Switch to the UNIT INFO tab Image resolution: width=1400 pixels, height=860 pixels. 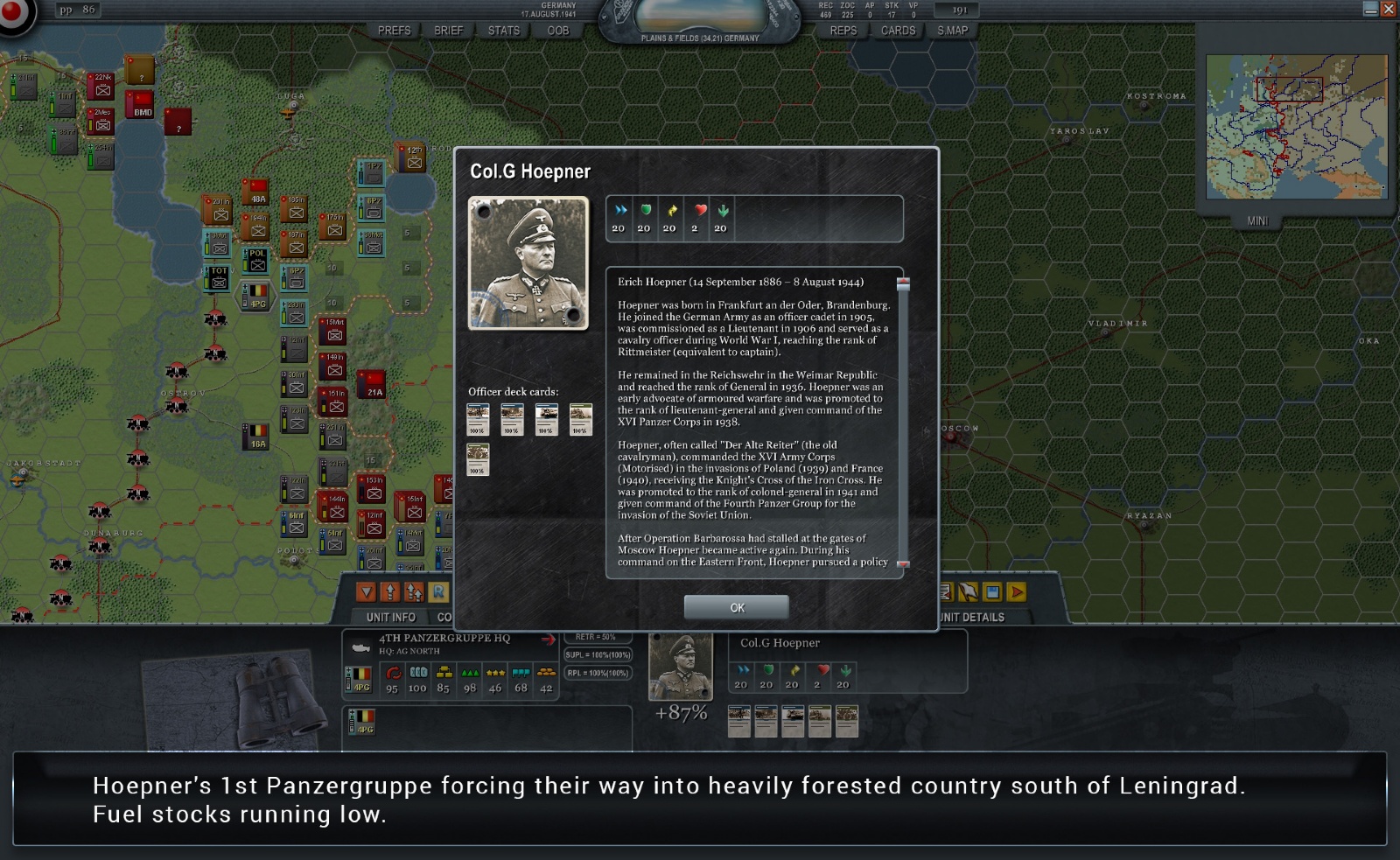click(390, 617)
